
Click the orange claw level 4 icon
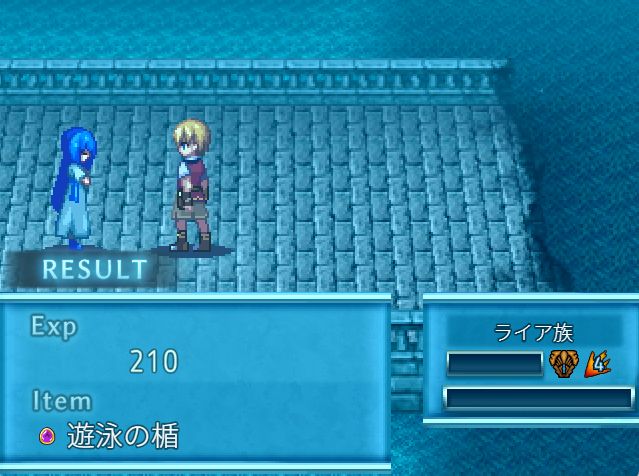click(598, 363)
